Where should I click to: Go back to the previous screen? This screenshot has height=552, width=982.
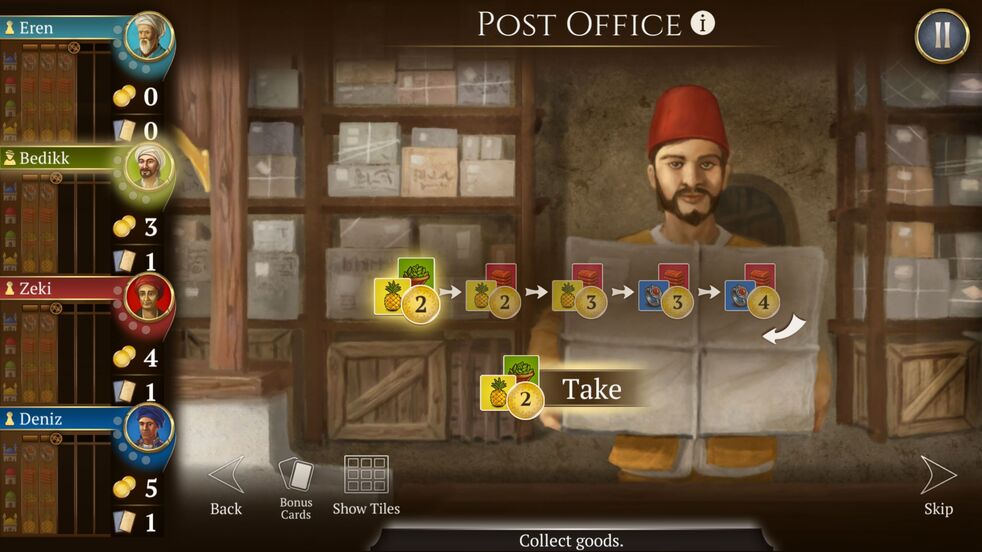226,486
